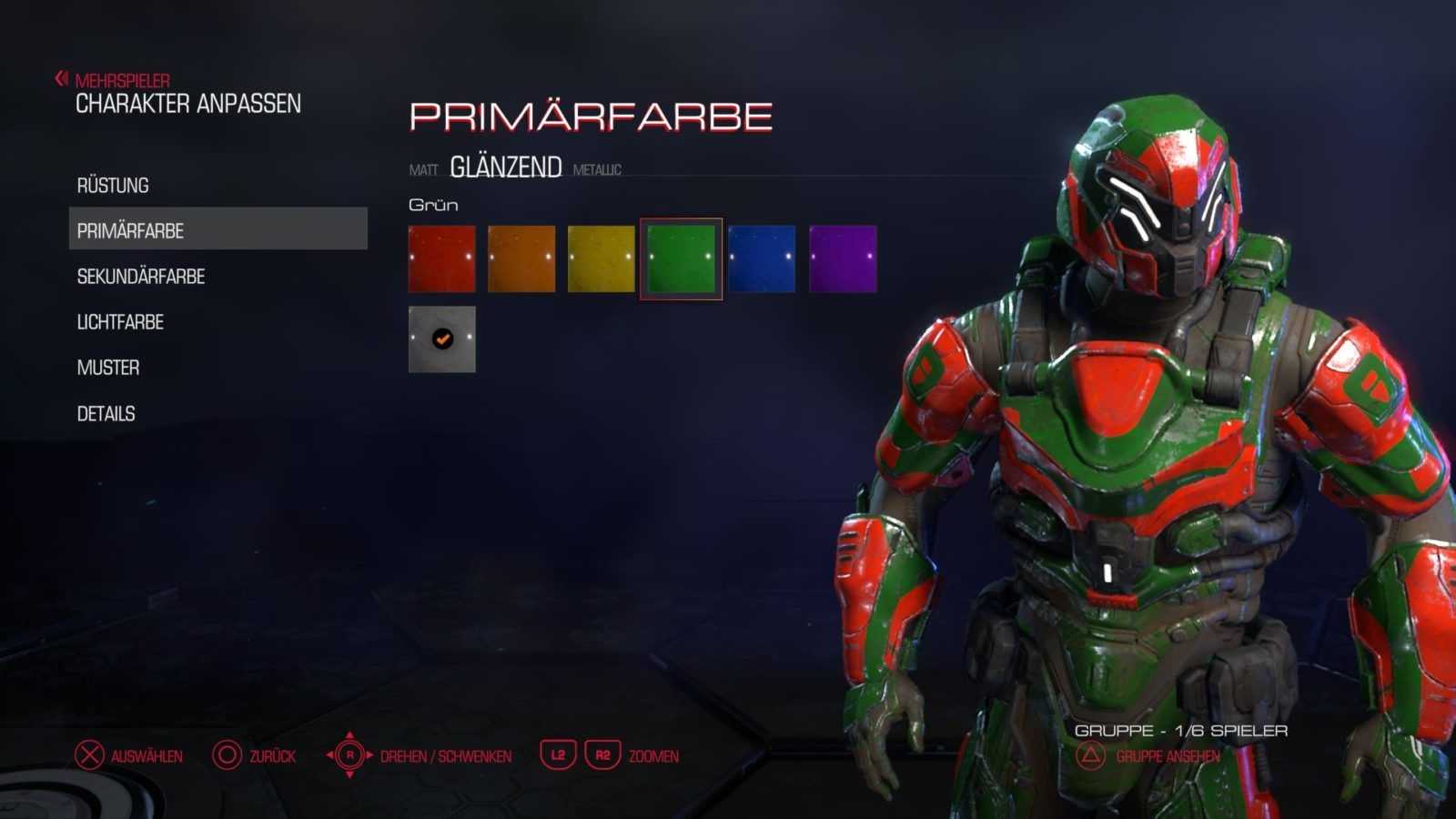Image resolution: width=1456 pixels, height=819 pixels.
Task: Pick the red color swatch
Action: pos(442,259)
